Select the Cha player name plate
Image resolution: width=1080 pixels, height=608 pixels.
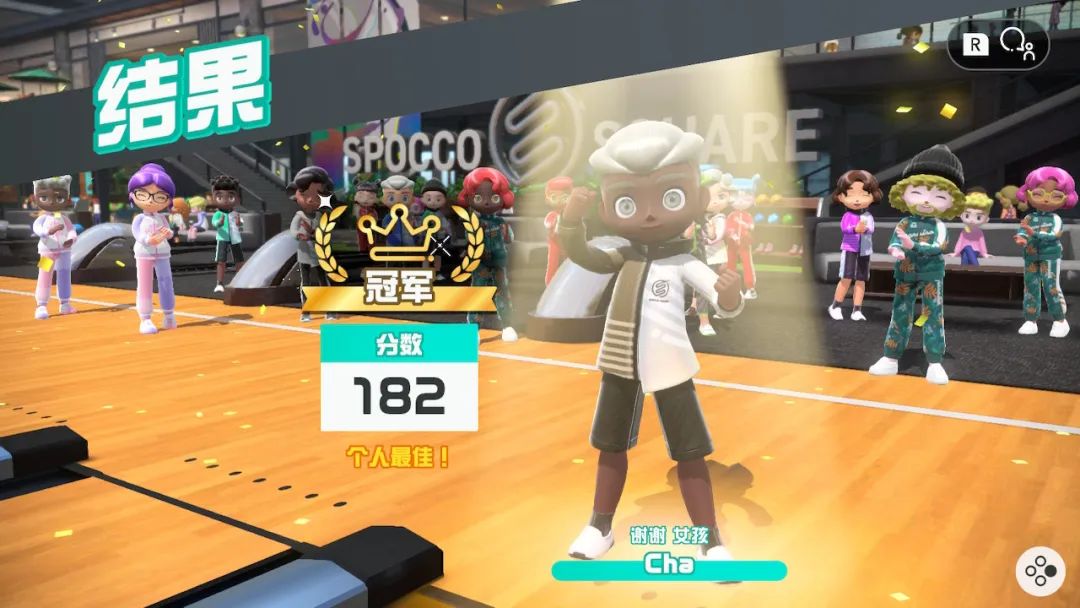(669, 566)
